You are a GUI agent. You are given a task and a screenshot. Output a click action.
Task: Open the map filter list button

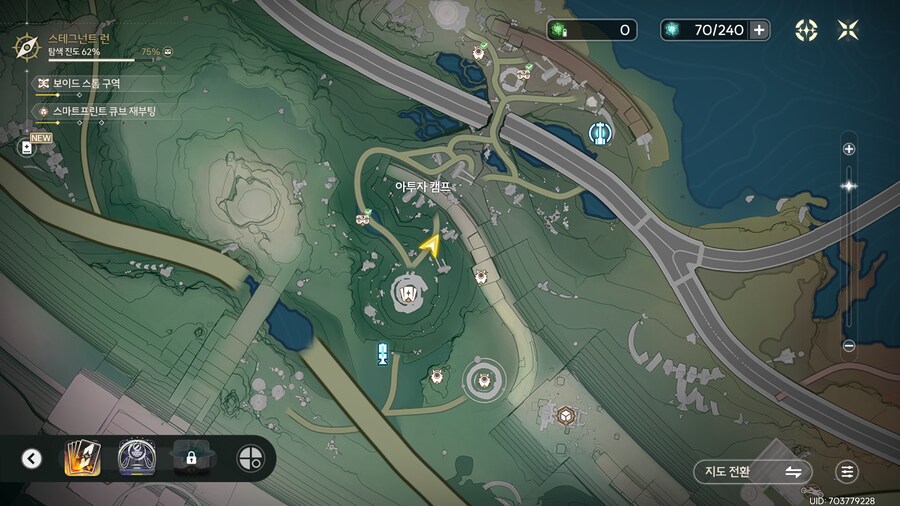848,471
